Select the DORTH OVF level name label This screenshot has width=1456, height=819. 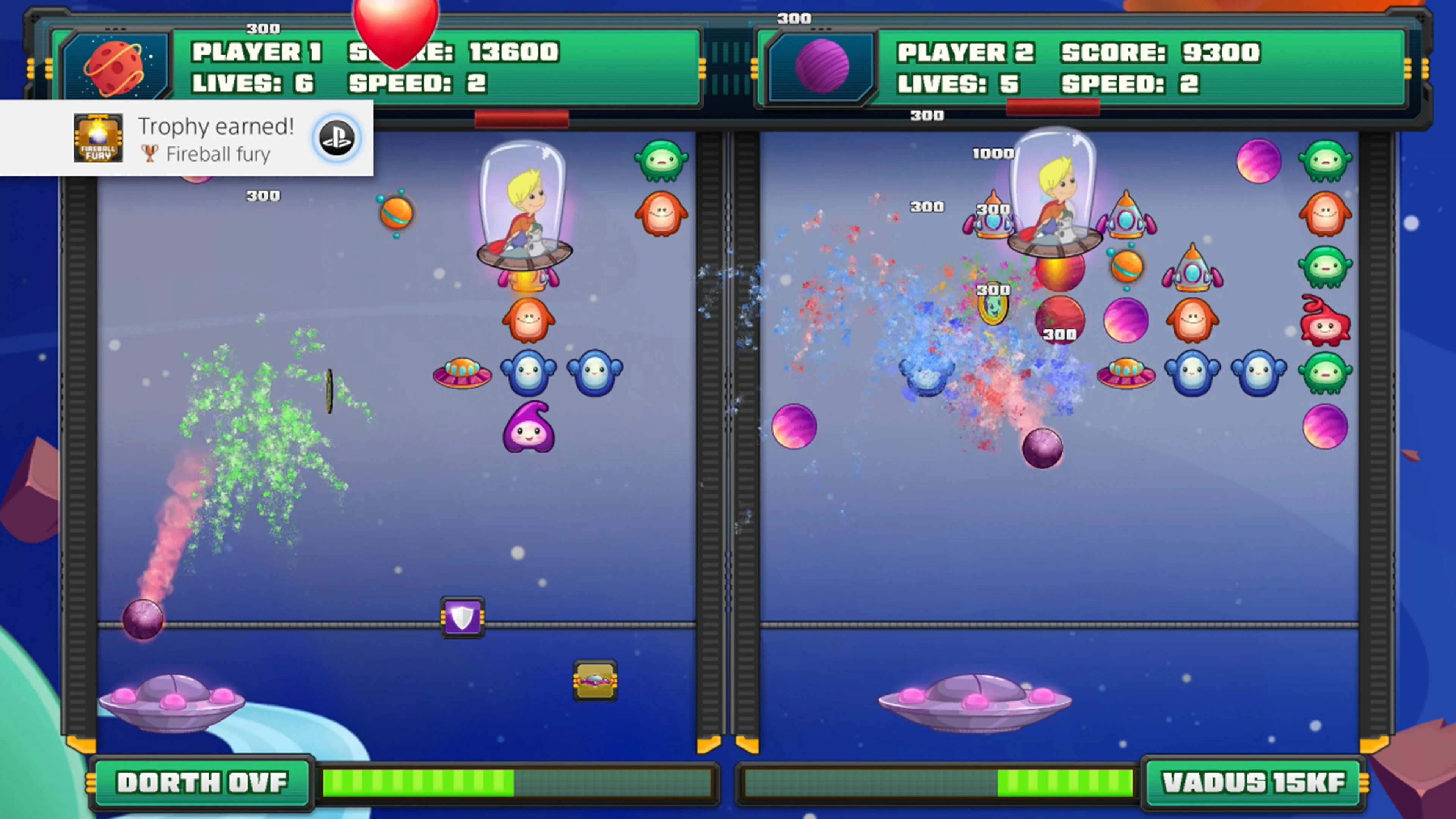point(204,783)
